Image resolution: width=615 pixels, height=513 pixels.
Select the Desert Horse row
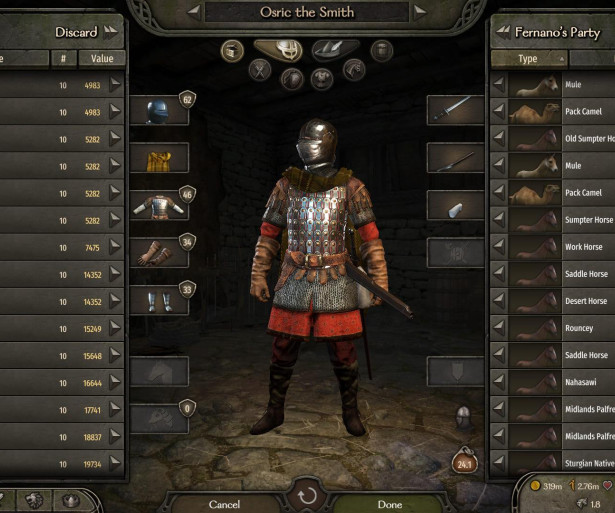(x=560, y=301)
